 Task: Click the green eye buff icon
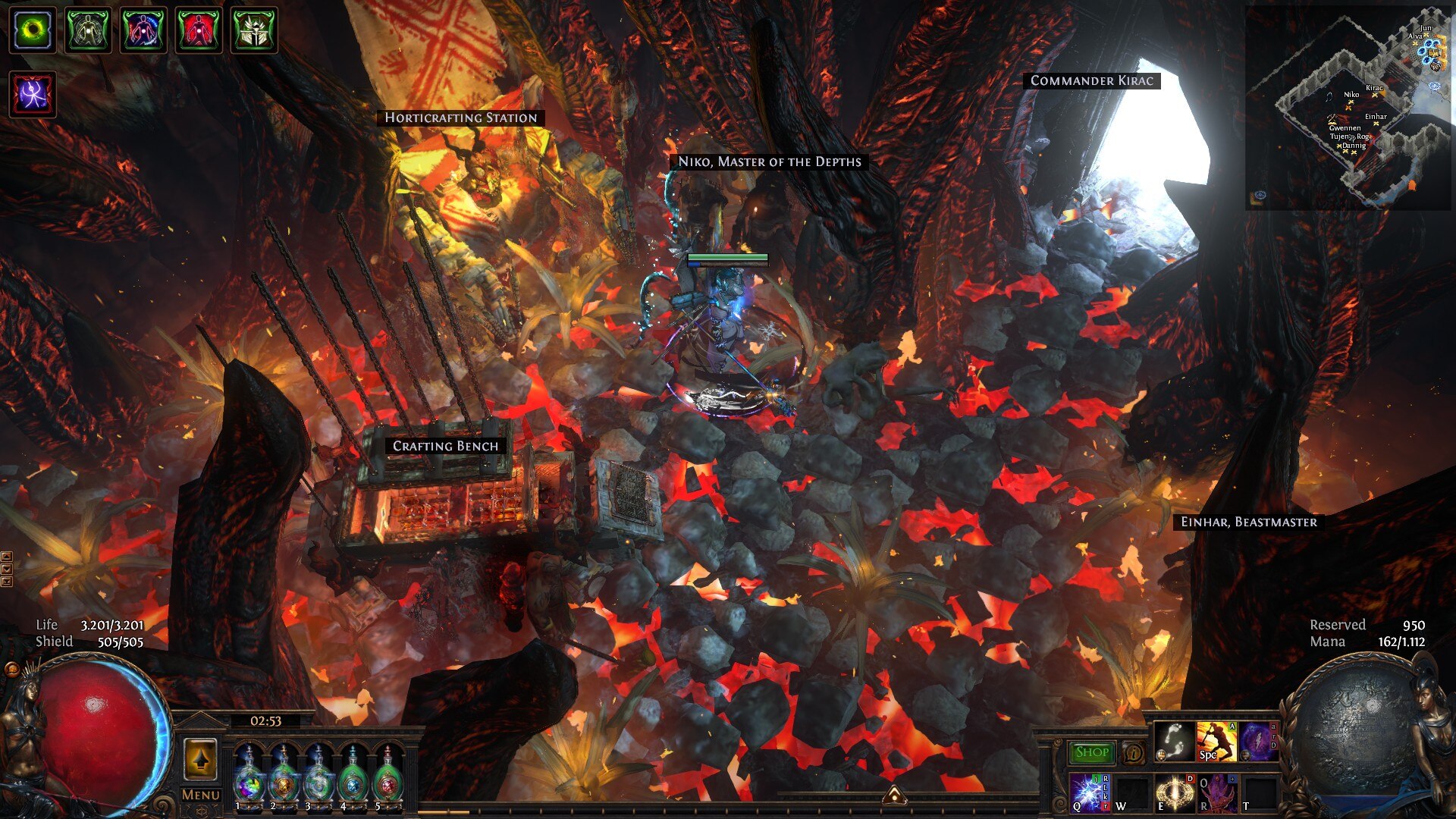point(33,30)
